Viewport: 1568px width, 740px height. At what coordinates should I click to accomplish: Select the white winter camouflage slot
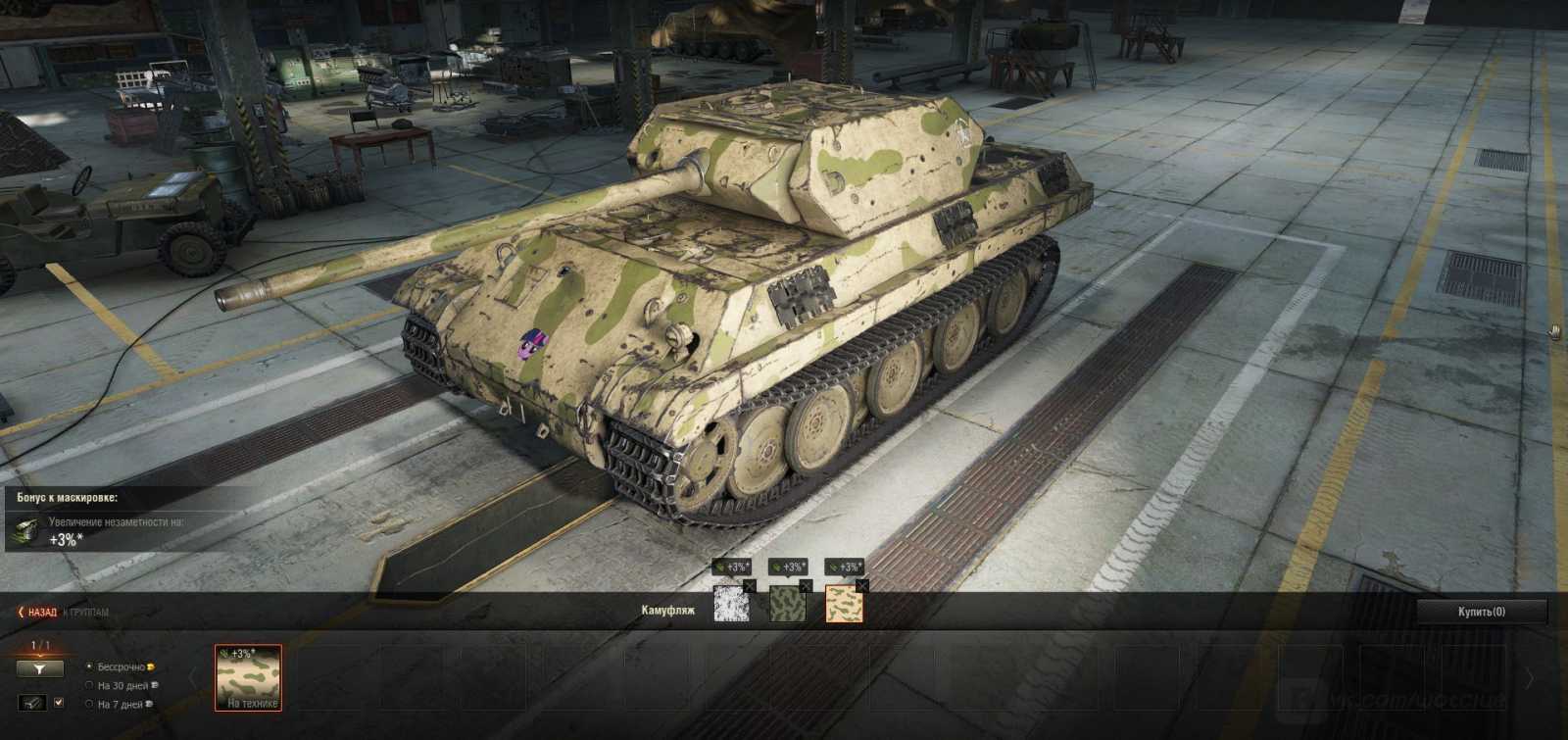click(x=730, y=605)
